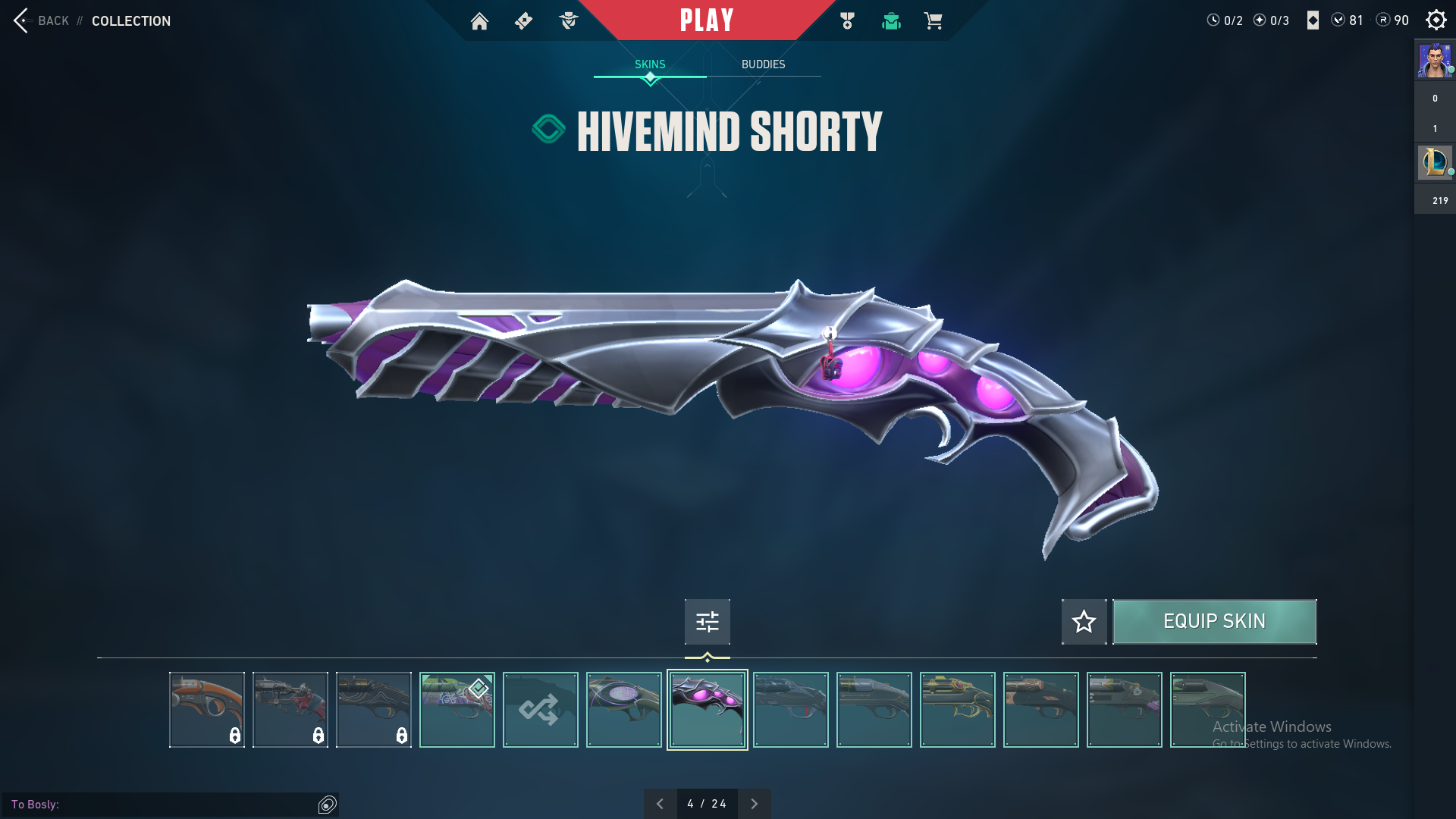The height and width of the screenshot is (819, 1456).
Task: Equip the Hivemind Shorty skin
Action: (x=1214, y=622)
